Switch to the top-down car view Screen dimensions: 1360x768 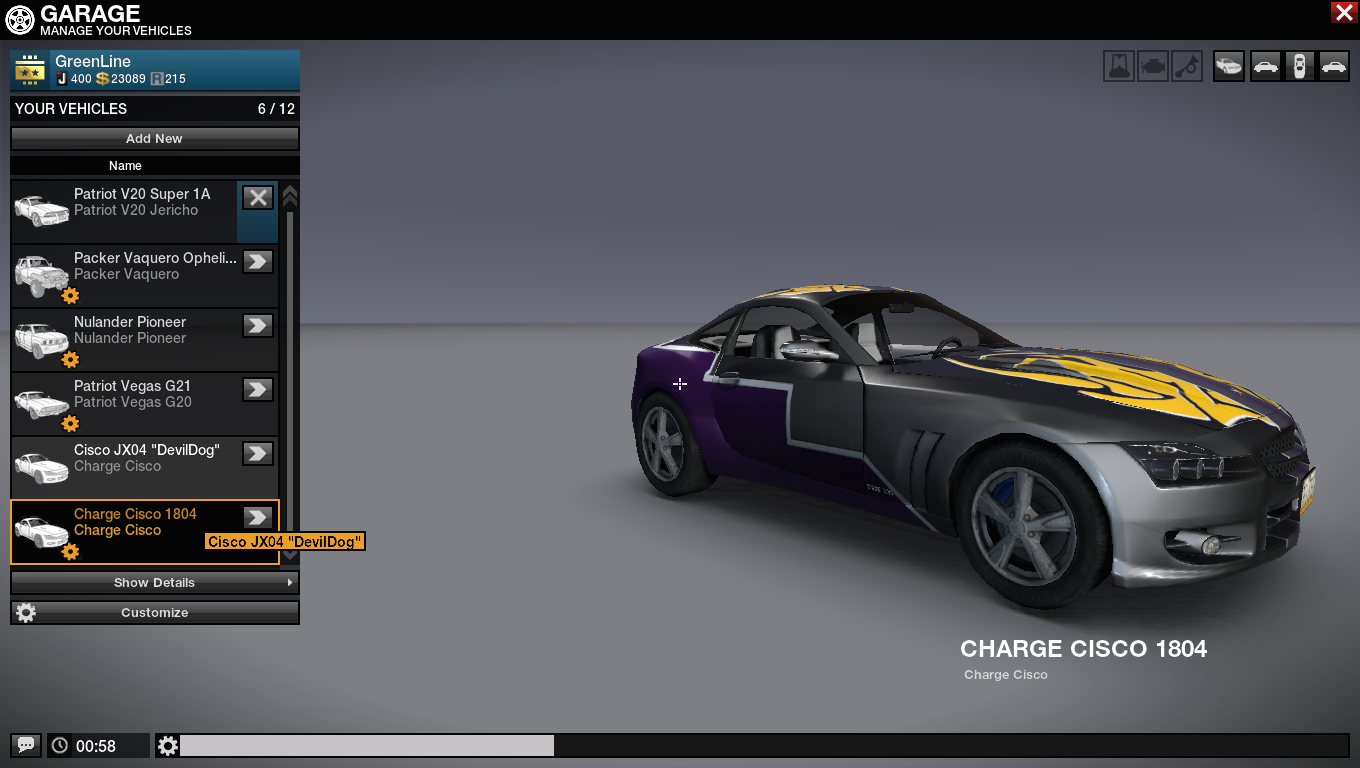pyautogui.click(x=1299, y=67)
